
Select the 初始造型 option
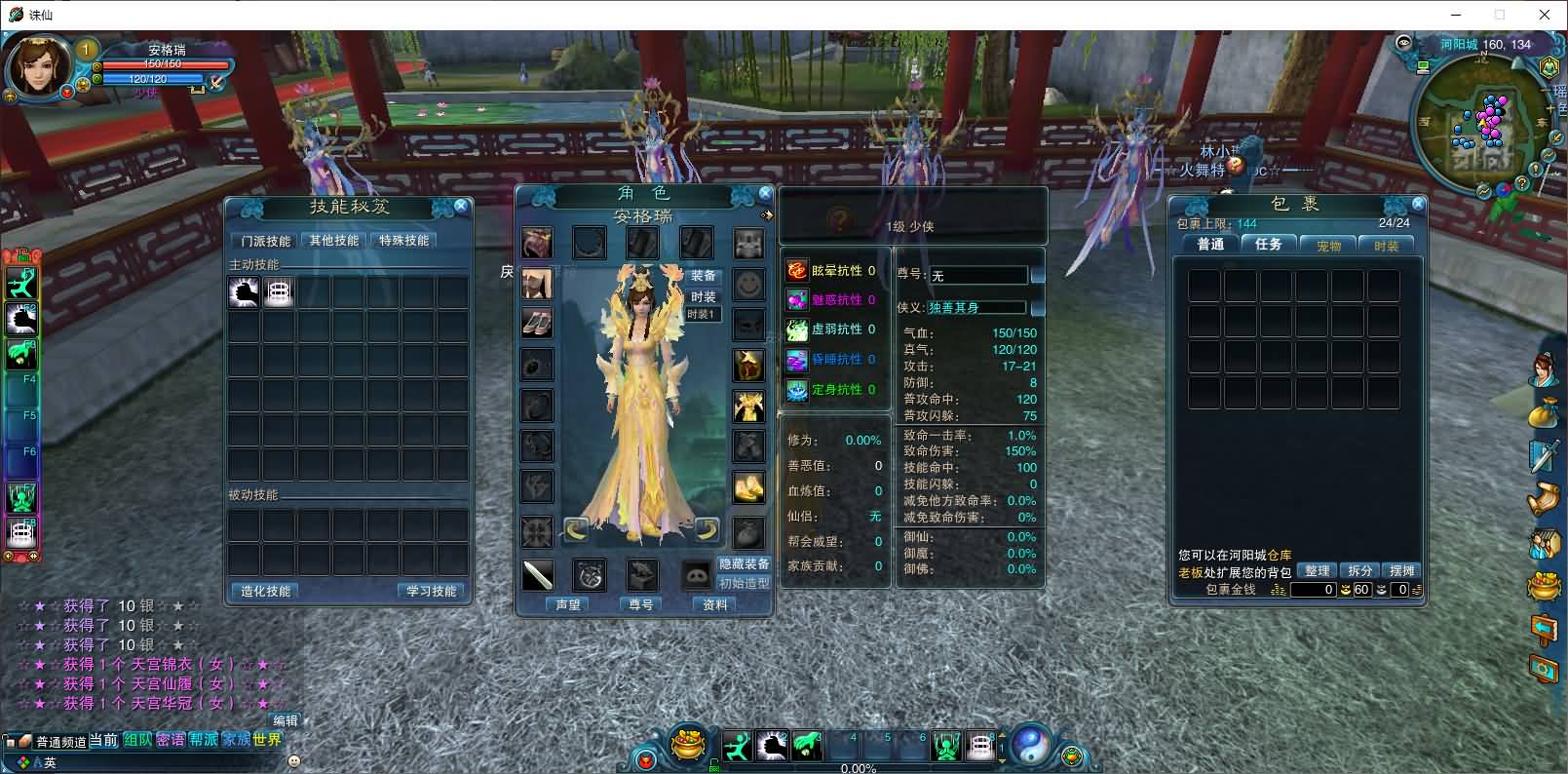pos(744,583)
